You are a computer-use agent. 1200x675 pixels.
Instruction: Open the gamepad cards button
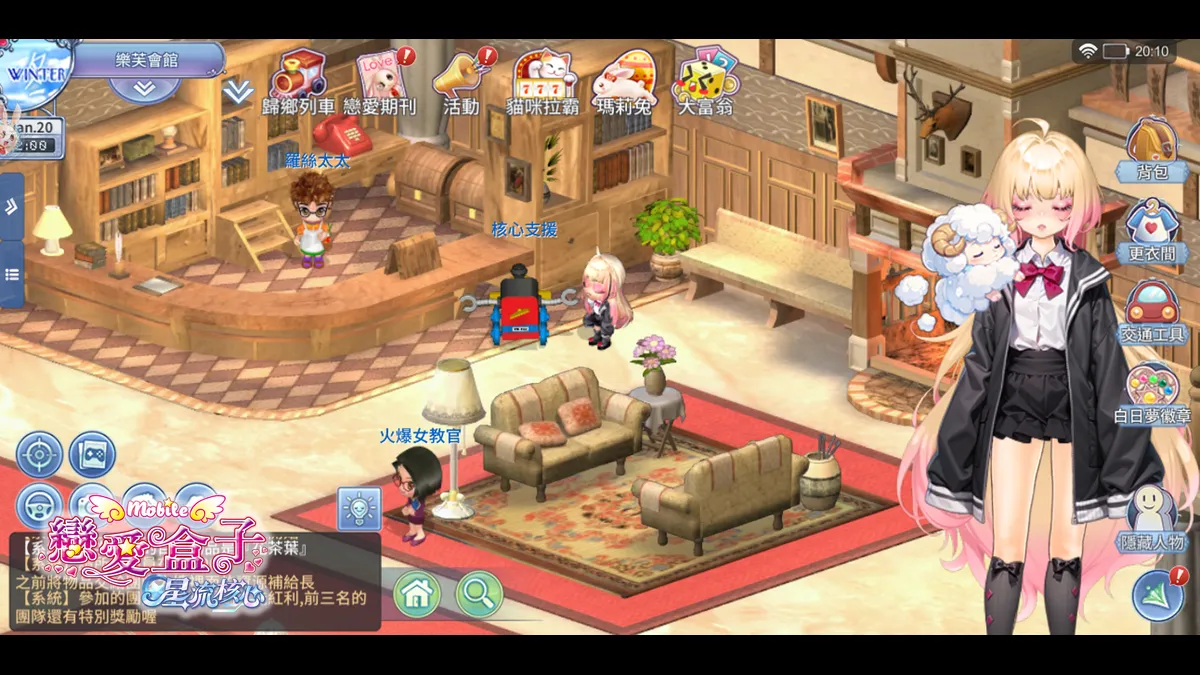[92, 455]
